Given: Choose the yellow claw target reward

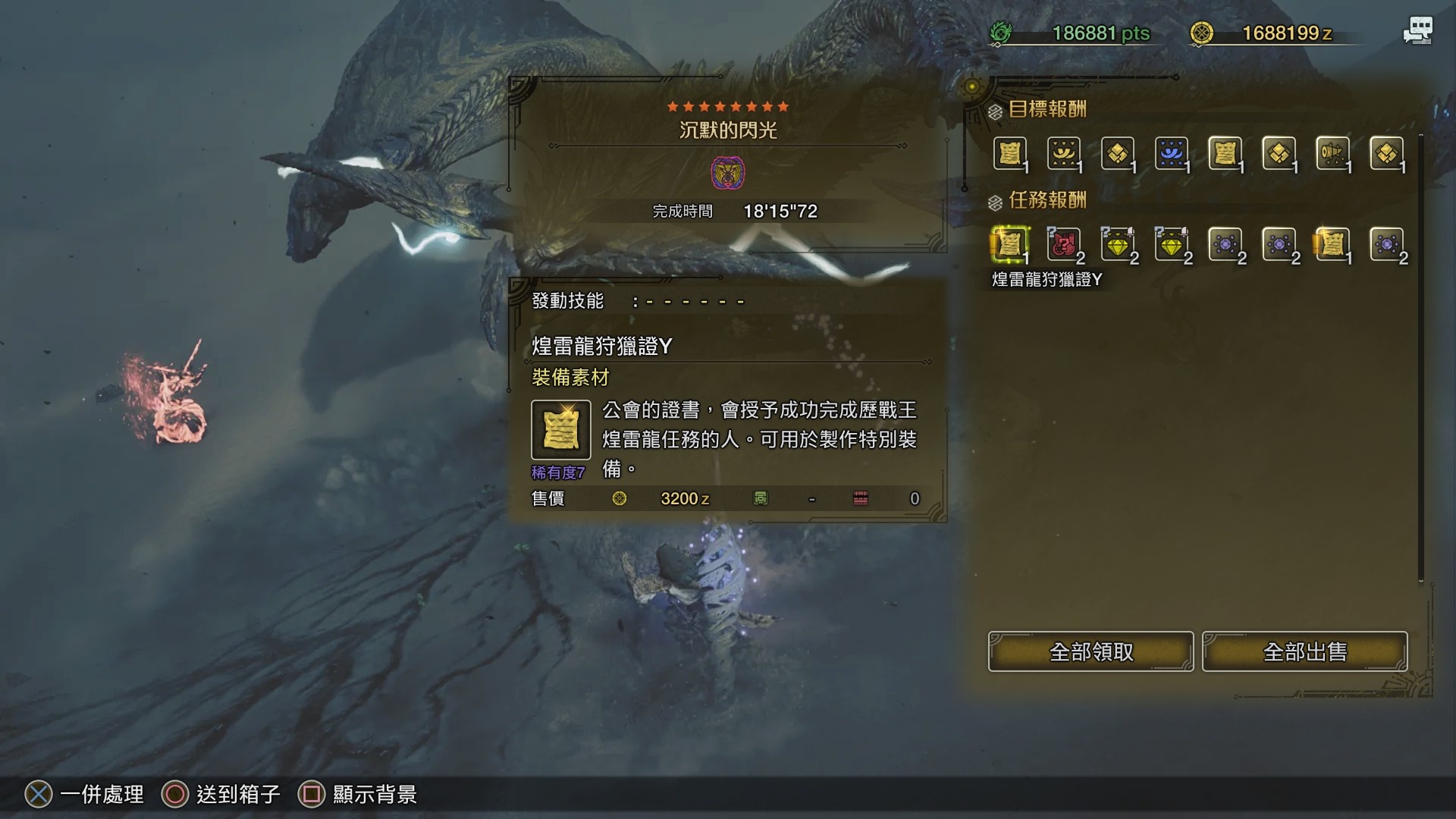Looking at the screenshot, I should pyautogui.click(x=1064, y=153).
